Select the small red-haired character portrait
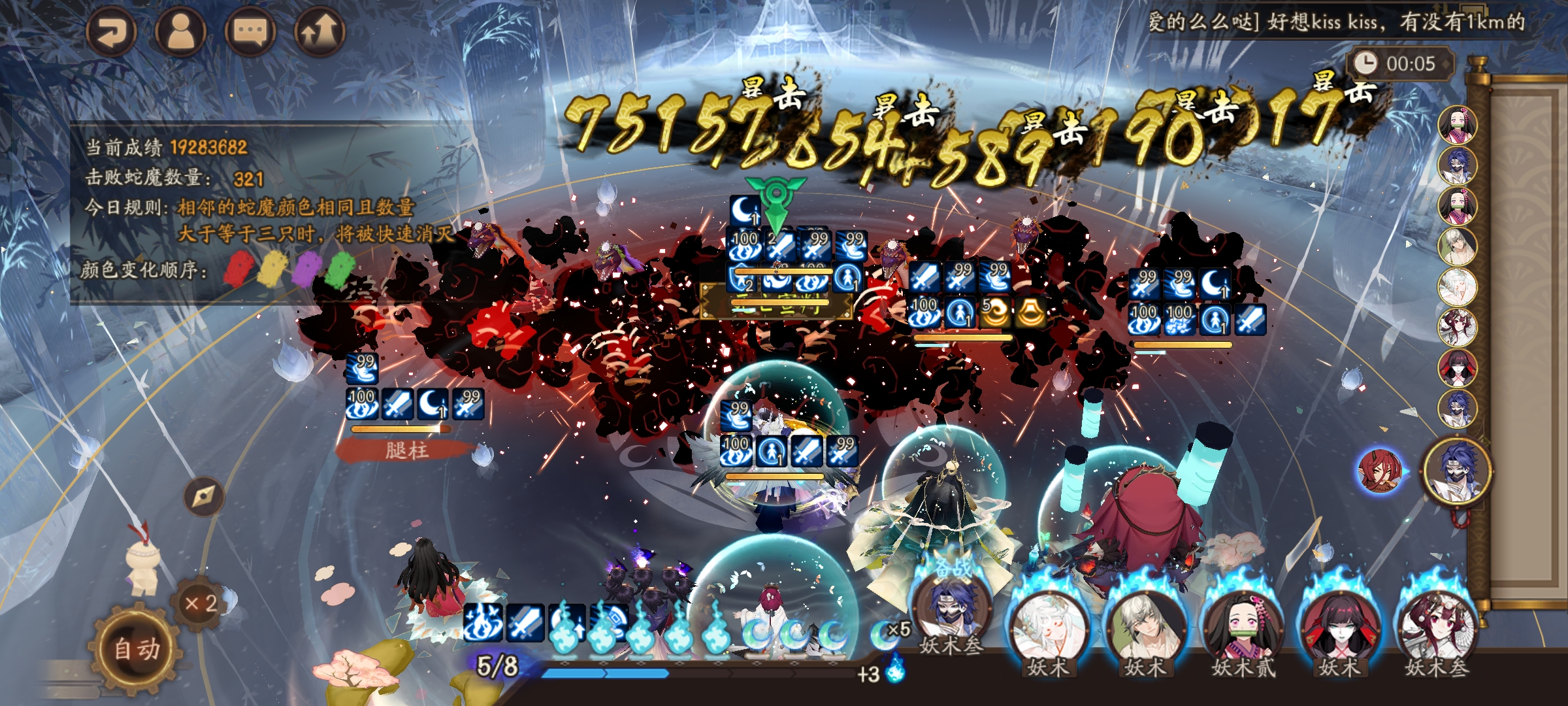1568x706 pixels. (1379, 470)
